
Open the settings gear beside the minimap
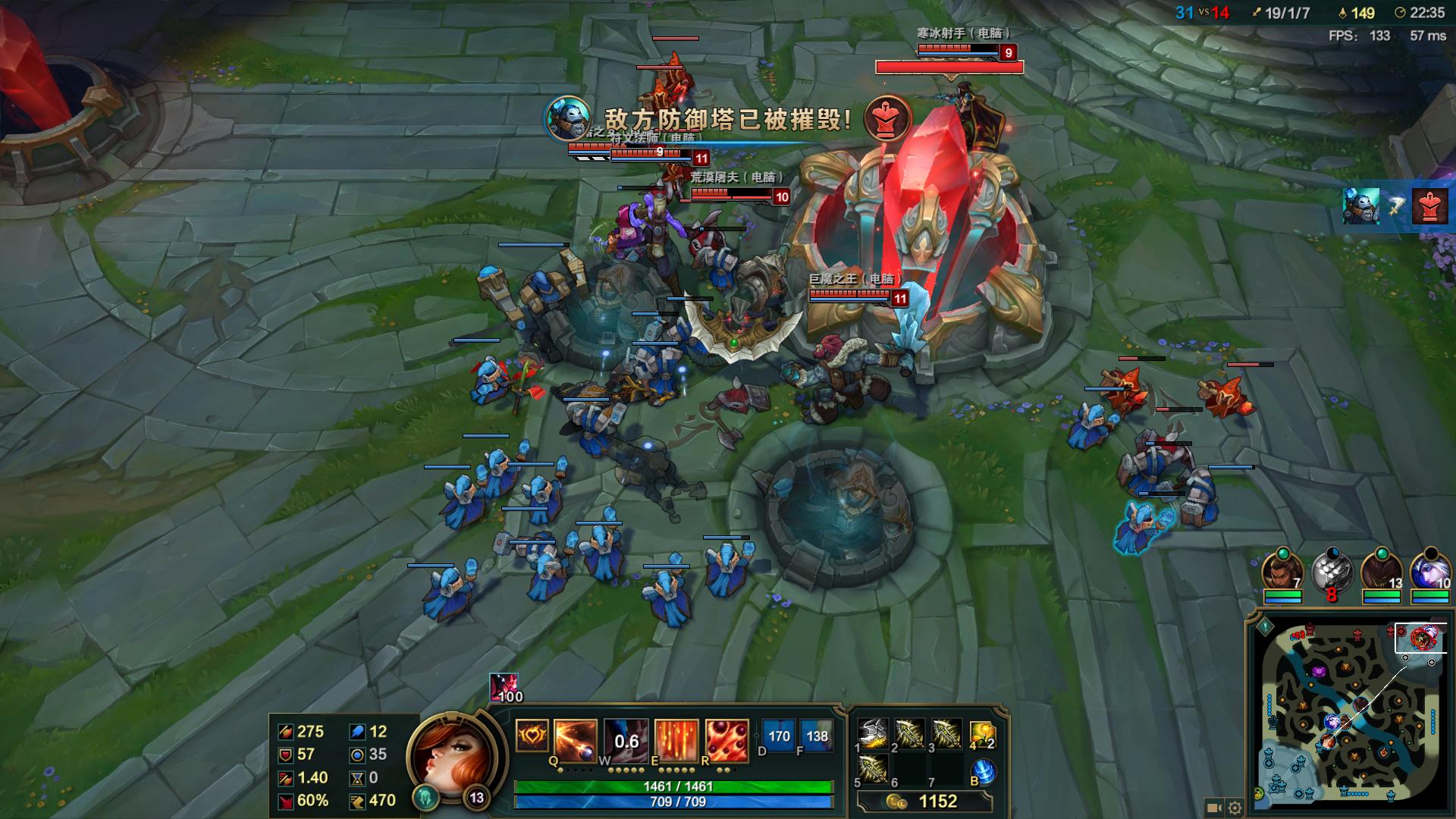1235,808
